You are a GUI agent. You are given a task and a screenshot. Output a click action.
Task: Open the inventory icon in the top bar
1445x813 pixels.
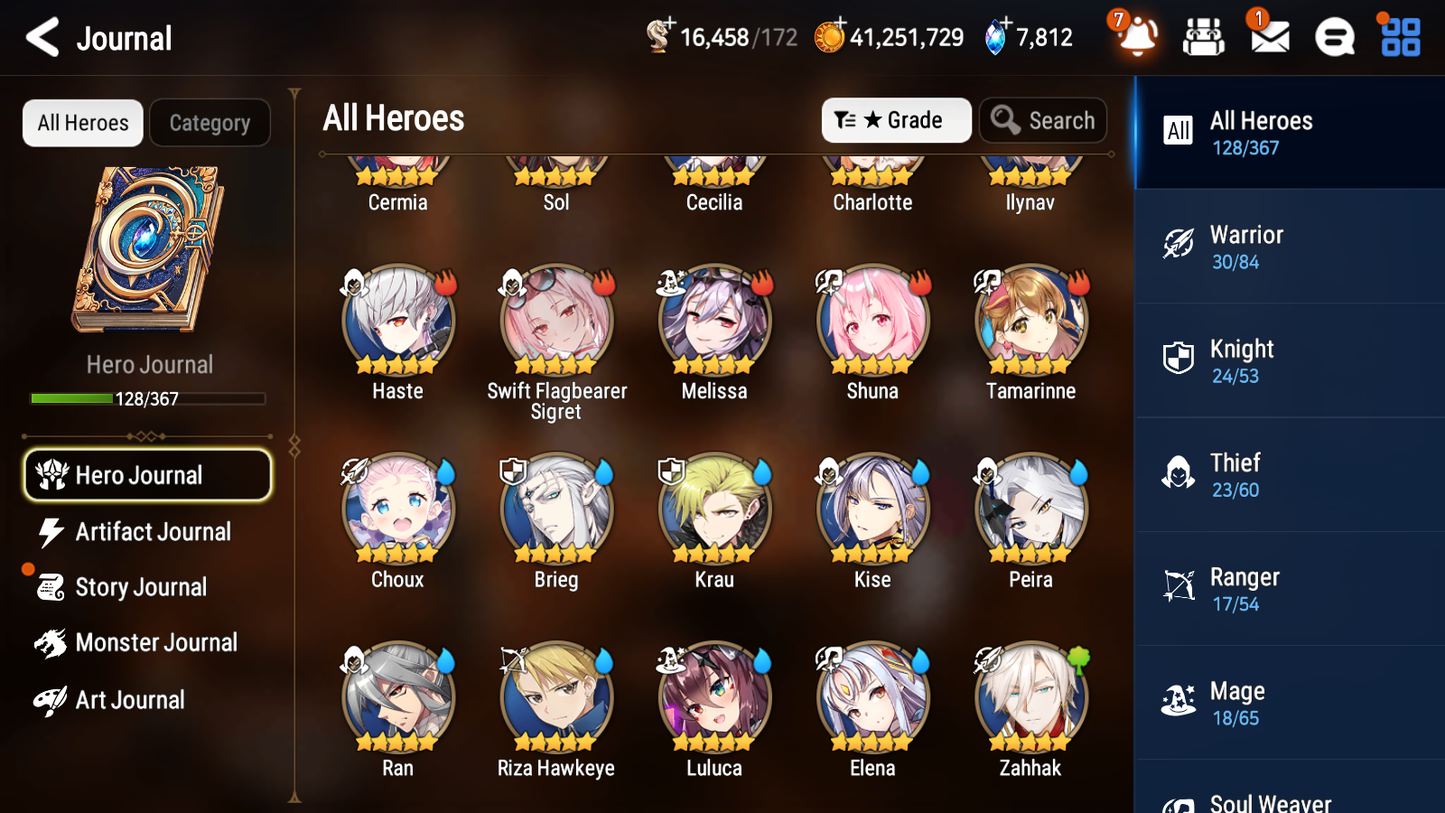tap(1202, 36)
